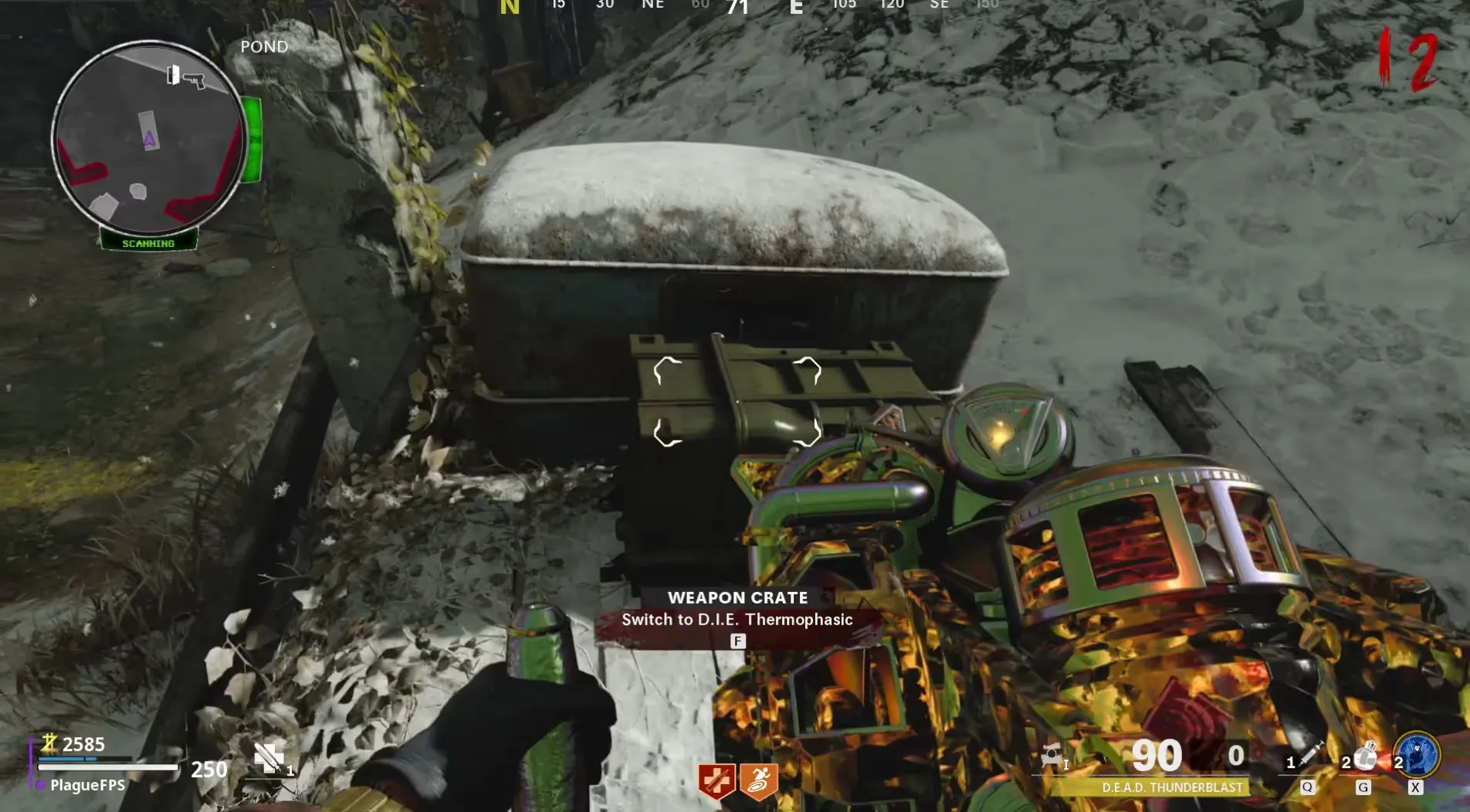The width and height of the screenshot is (1470, 812).
Task: Activate the blue Field Upgrade icon
Action: pyautogui.click(x=1418, y=755)
